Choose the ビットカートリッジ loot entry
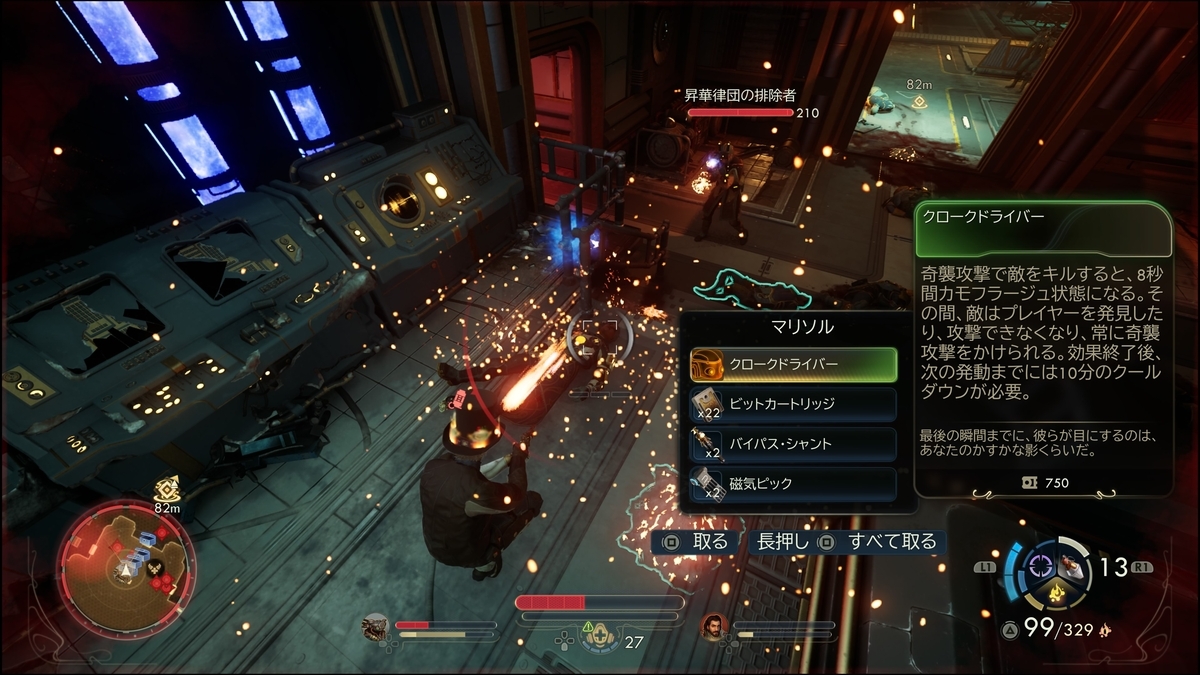The width and height of the screenshot is (1200, 675). click(x=793, y=404)
